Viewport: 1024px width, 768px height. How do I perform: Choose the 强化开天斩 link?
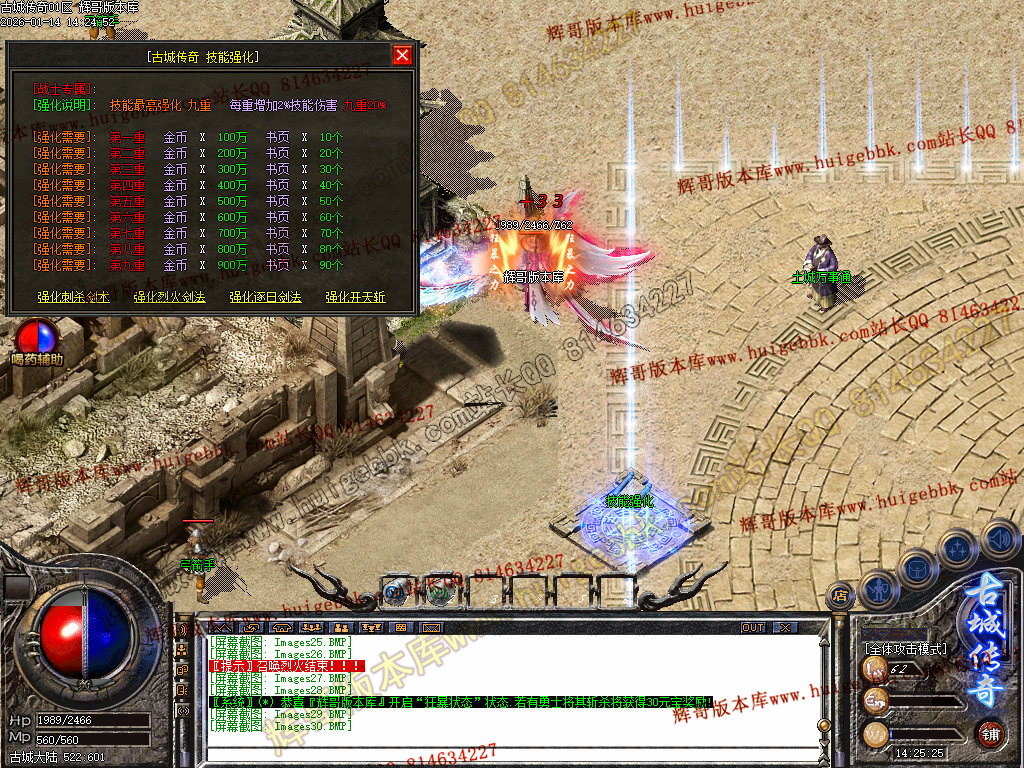coord(354,297)
